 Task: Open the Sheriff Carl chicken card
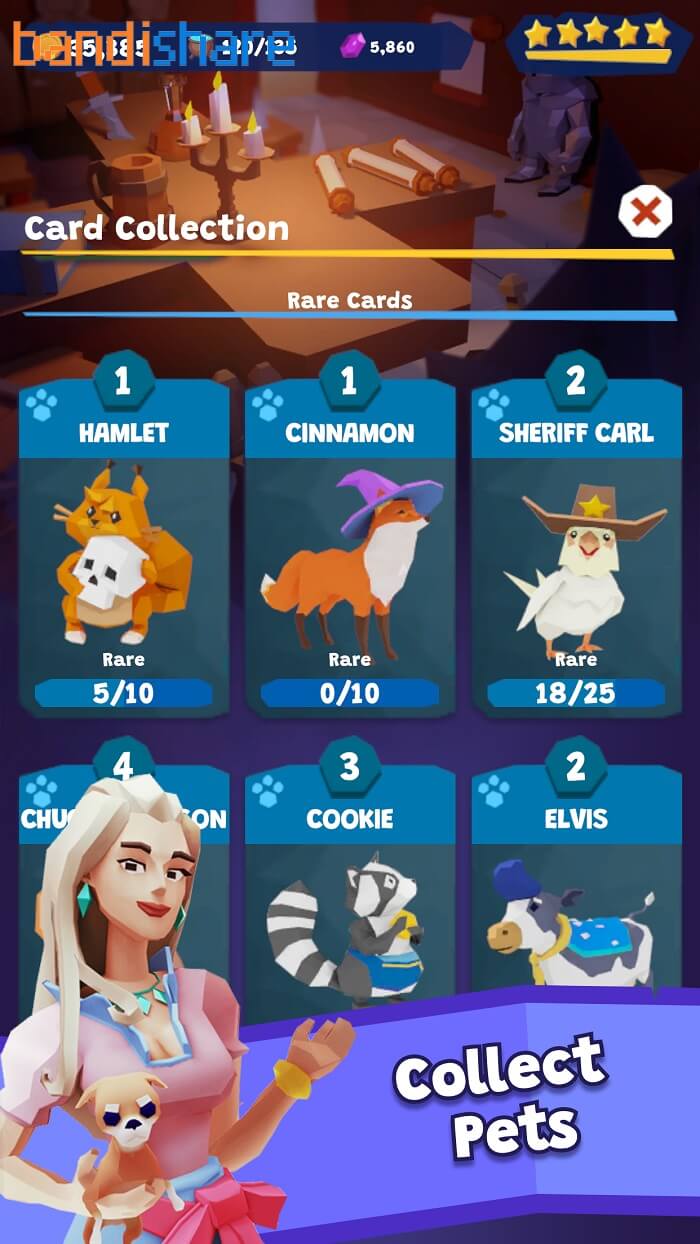pyautogui.click(x=576, y=550)
